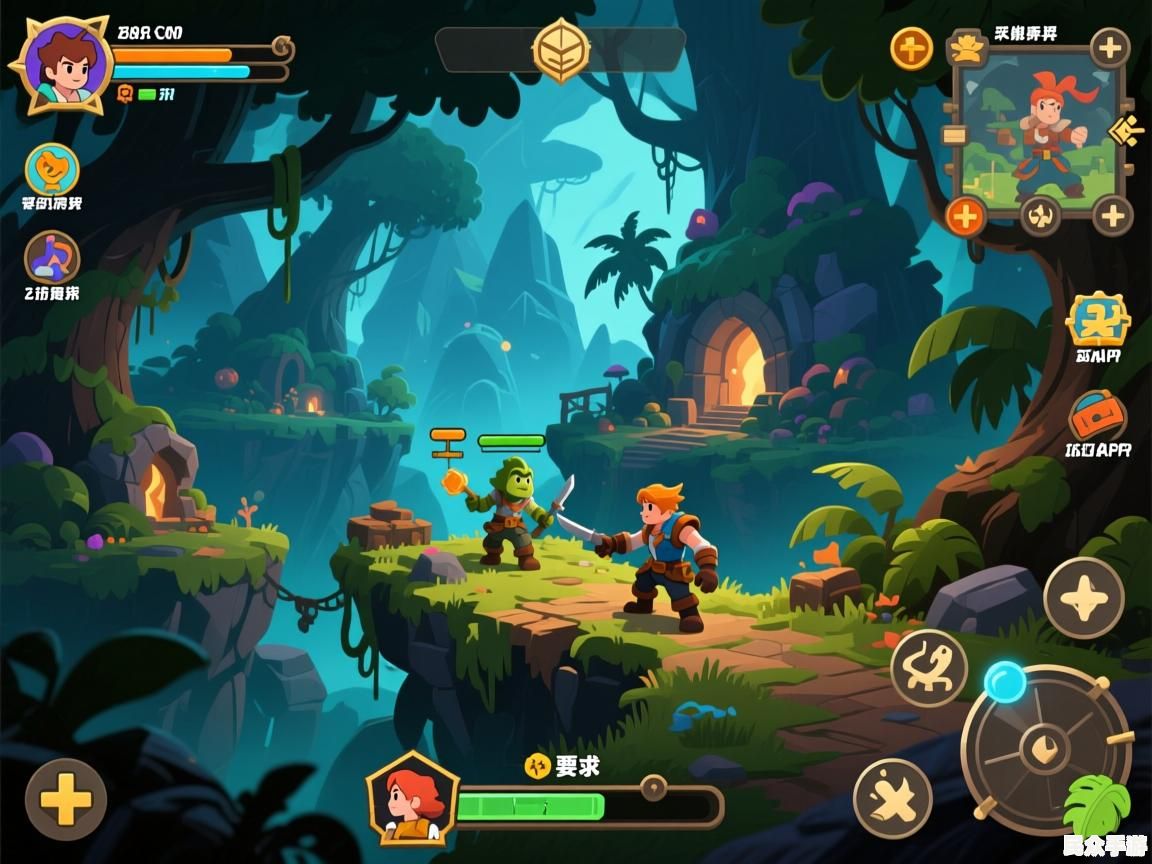Activate the swirl fan button below the minimap
The width and height of the screenshot is (1152, 864).
coord(1040,215)
